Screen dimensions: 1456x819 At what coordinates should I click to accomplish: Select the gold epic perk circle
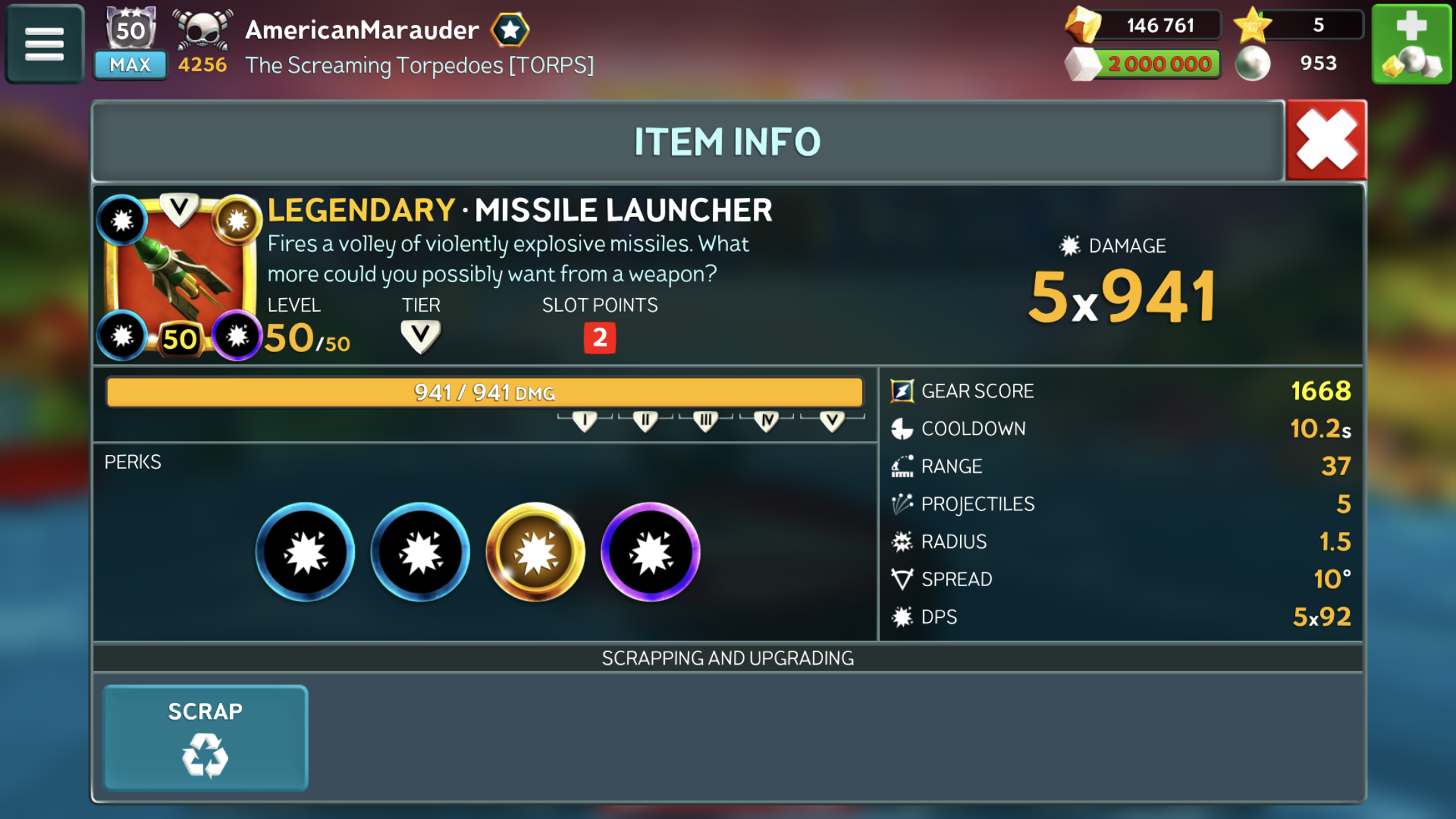[x=535, y=552]
